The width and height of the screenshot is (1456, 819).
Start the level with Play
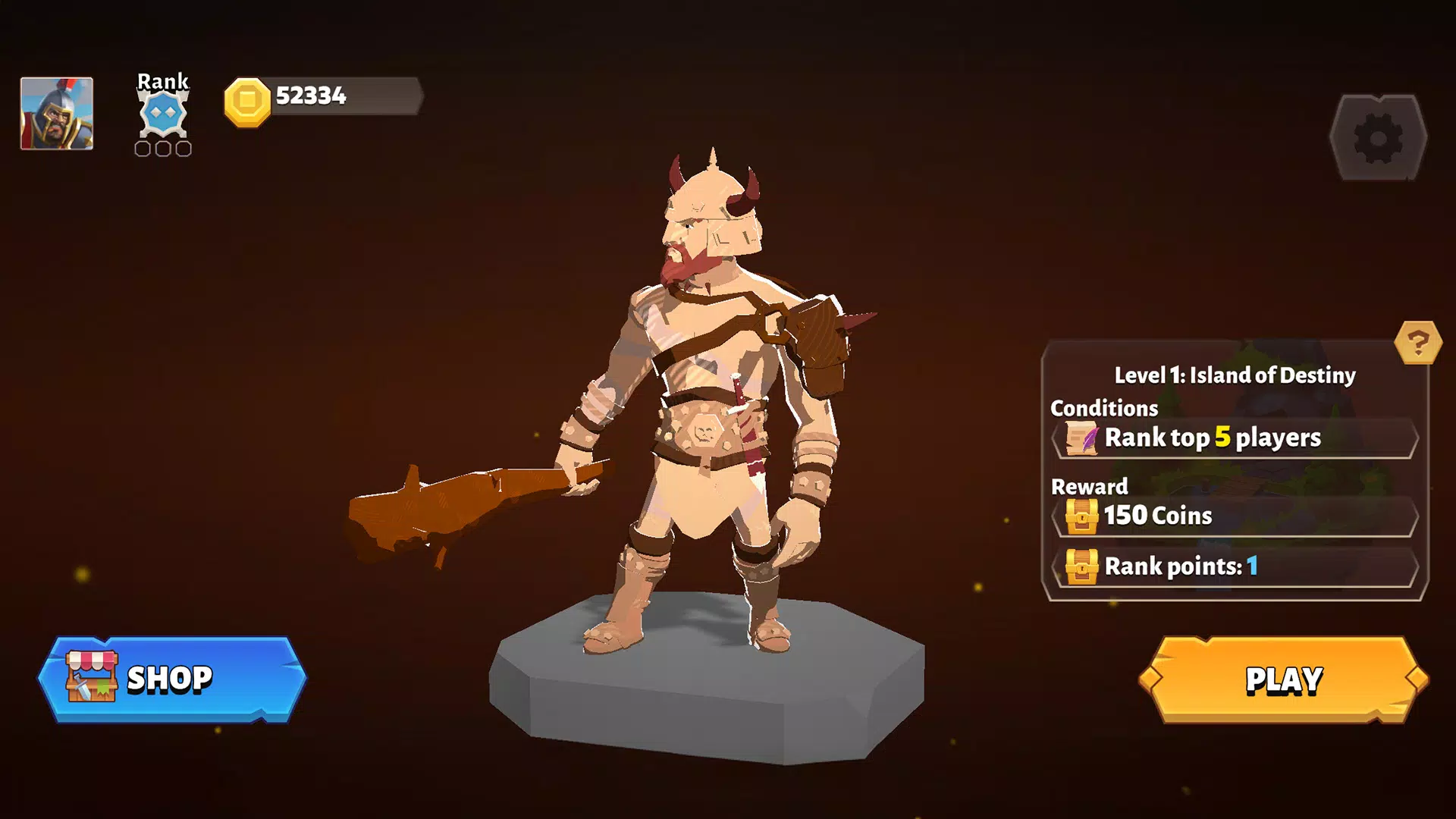pos(1283,679)
